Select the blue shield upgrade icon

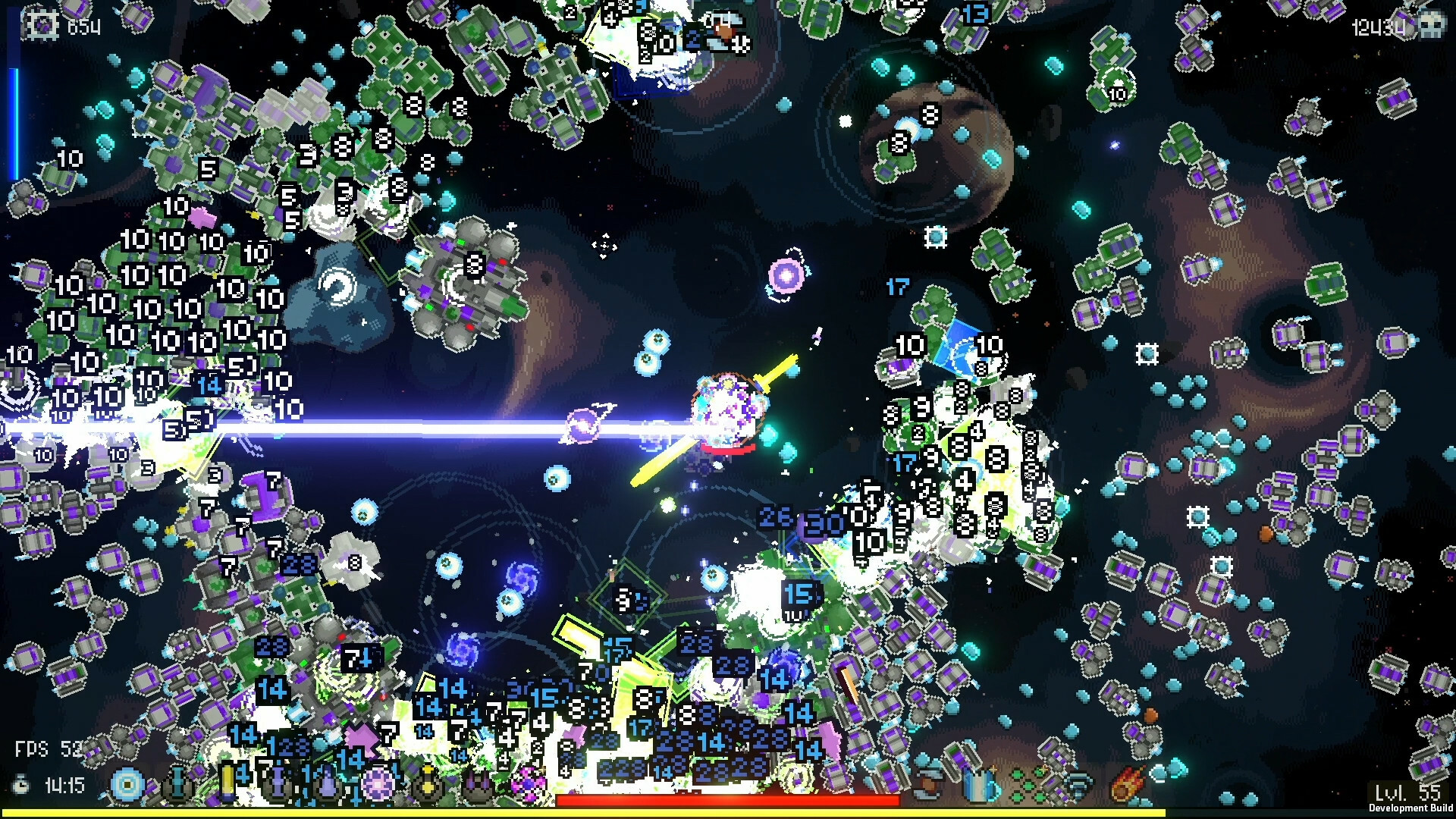click(x=979, y=784)
